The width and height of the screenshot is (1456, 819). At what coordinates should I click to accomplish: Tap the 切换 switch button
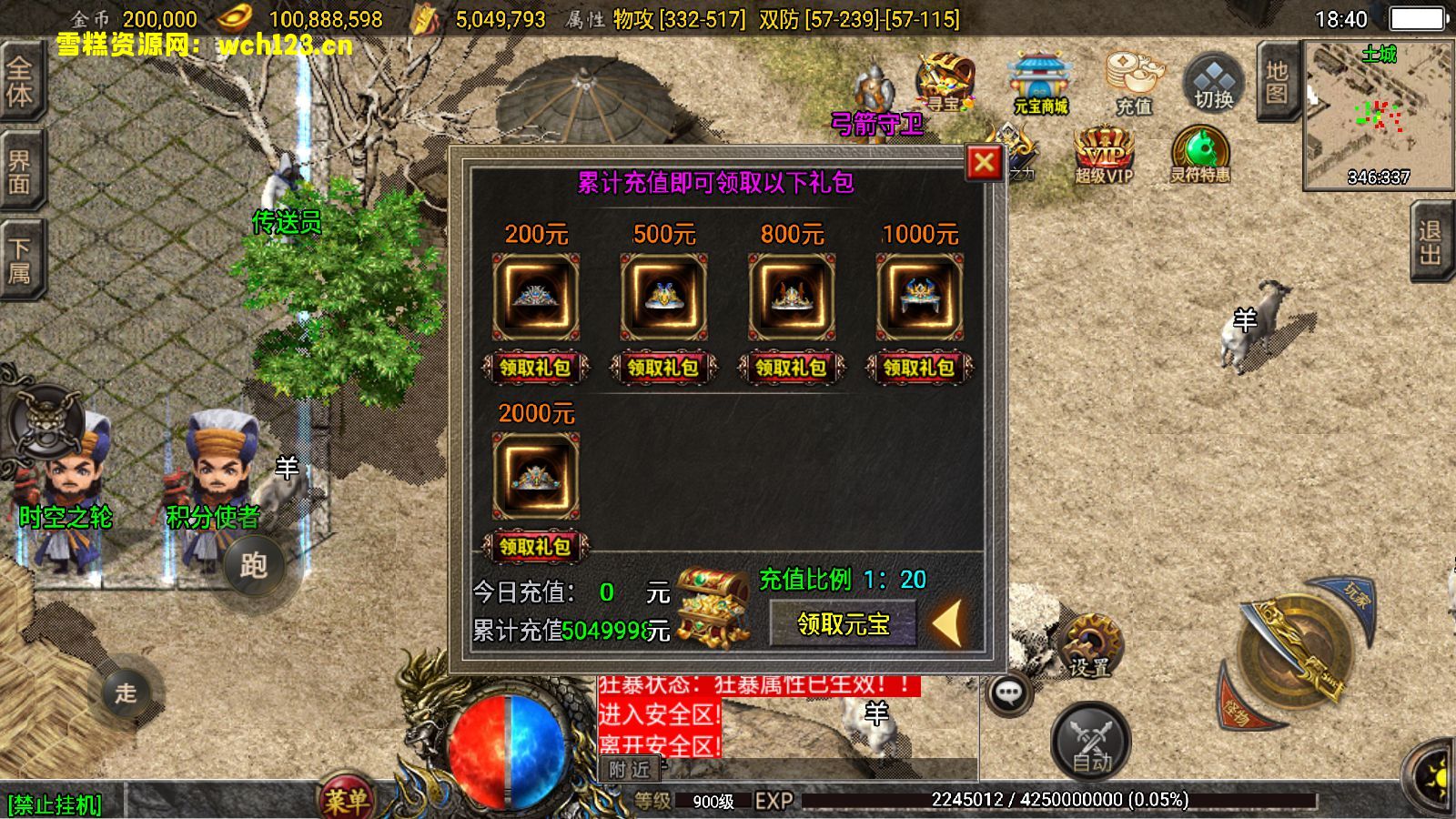pyautogui.click(x=1214, y=84)
